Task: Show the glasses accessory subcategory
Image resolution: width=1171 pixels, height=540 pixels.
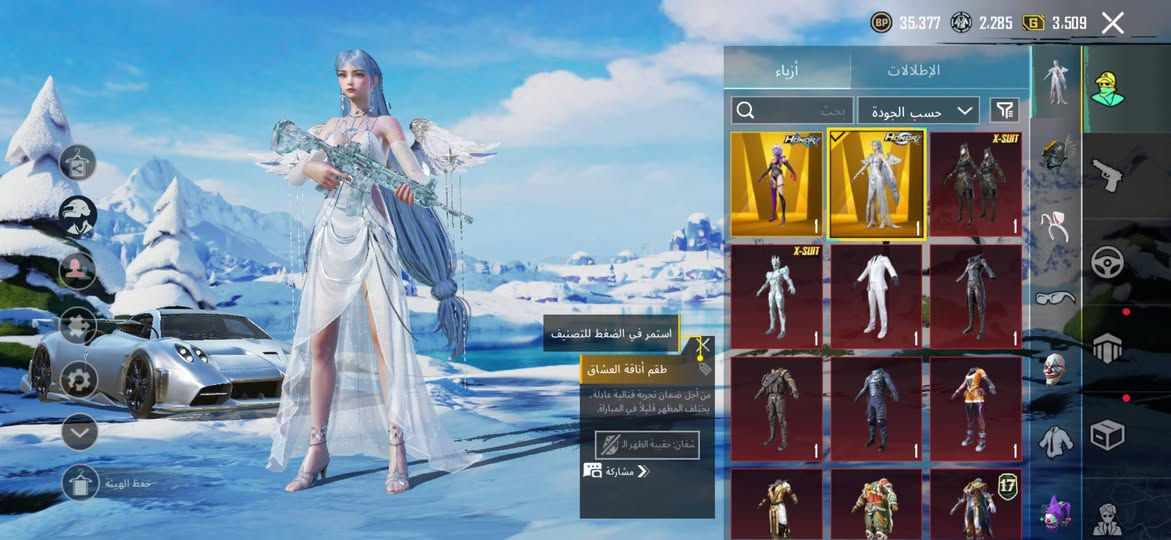Action: click(x=1056, y=297)
